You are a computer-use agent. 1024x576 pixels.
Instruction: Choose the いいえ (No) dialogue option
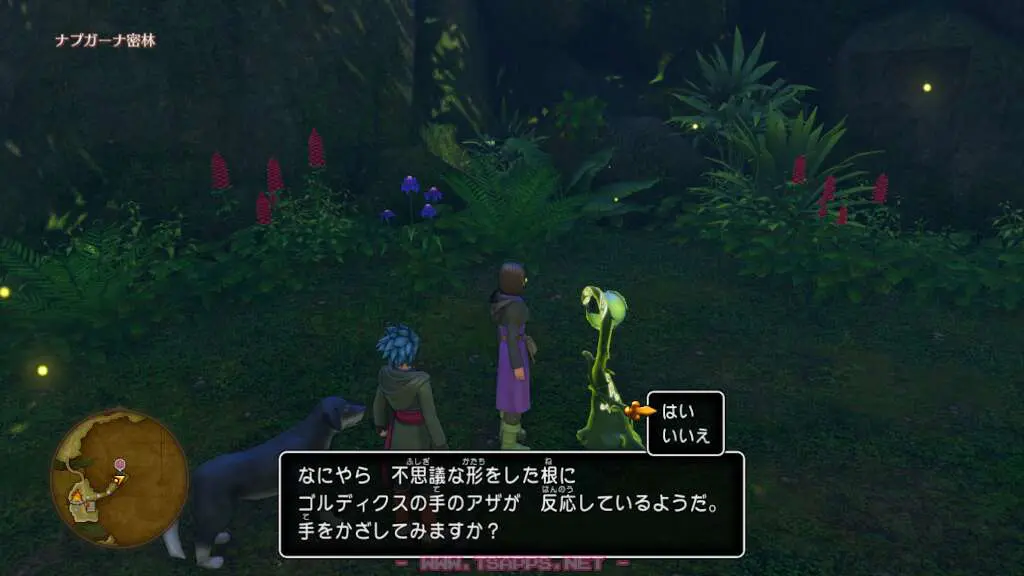pos(683,434)
